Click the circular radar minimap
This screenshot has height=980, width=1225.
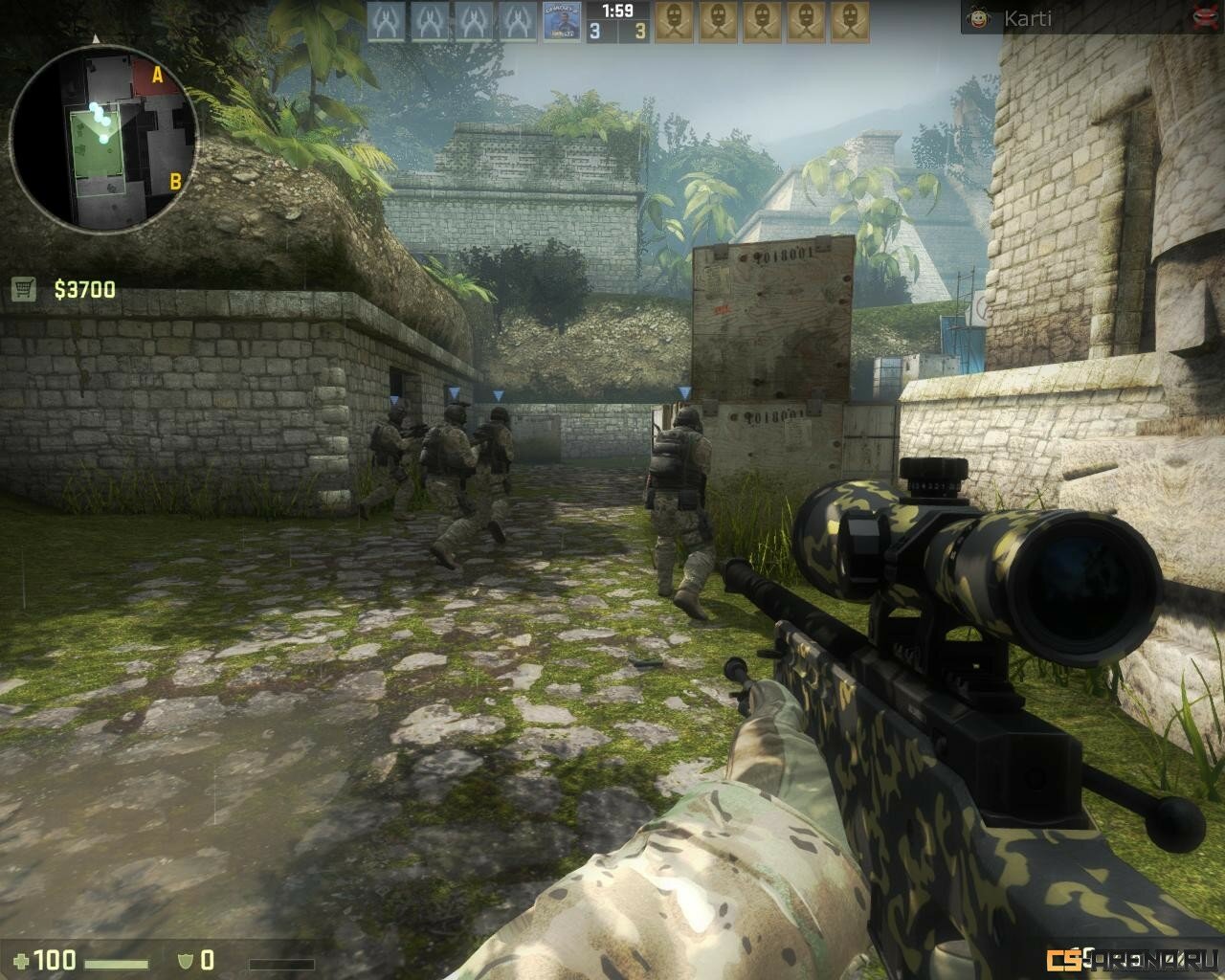coord(103,137)
